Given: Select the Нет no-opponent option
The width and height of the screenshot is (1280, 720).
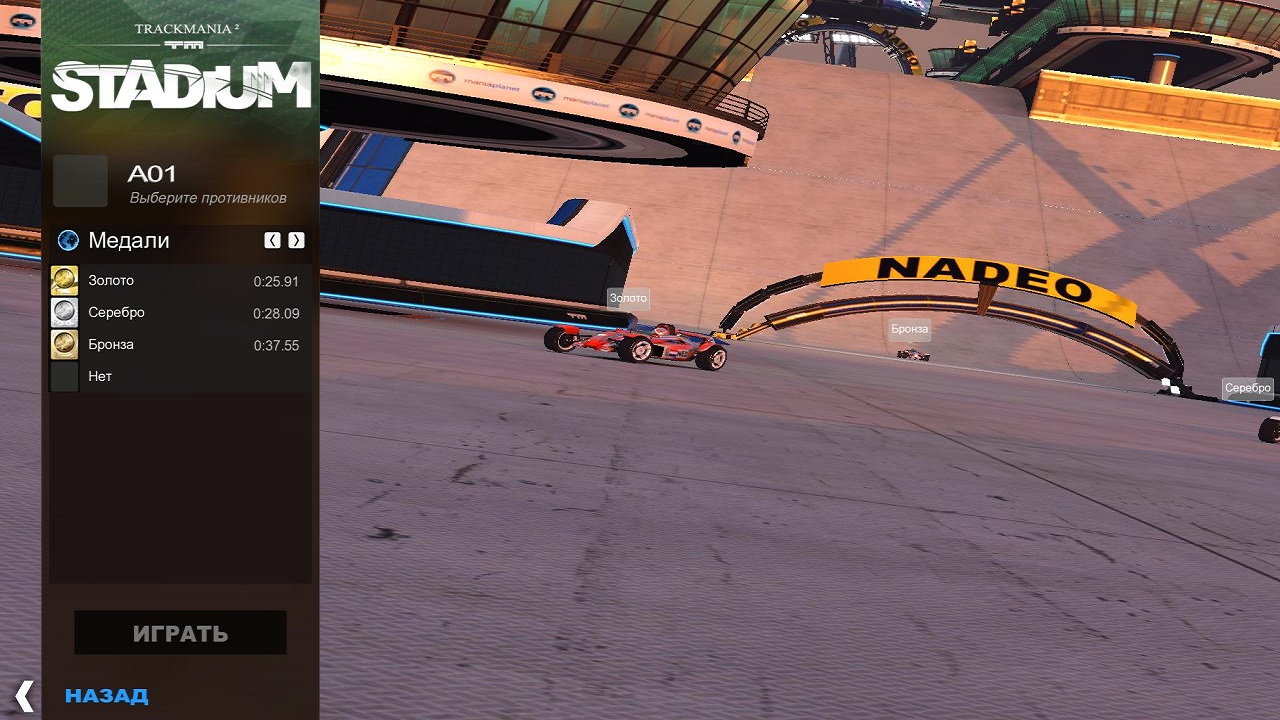Looking at the screenshot, I should point(175,377).
